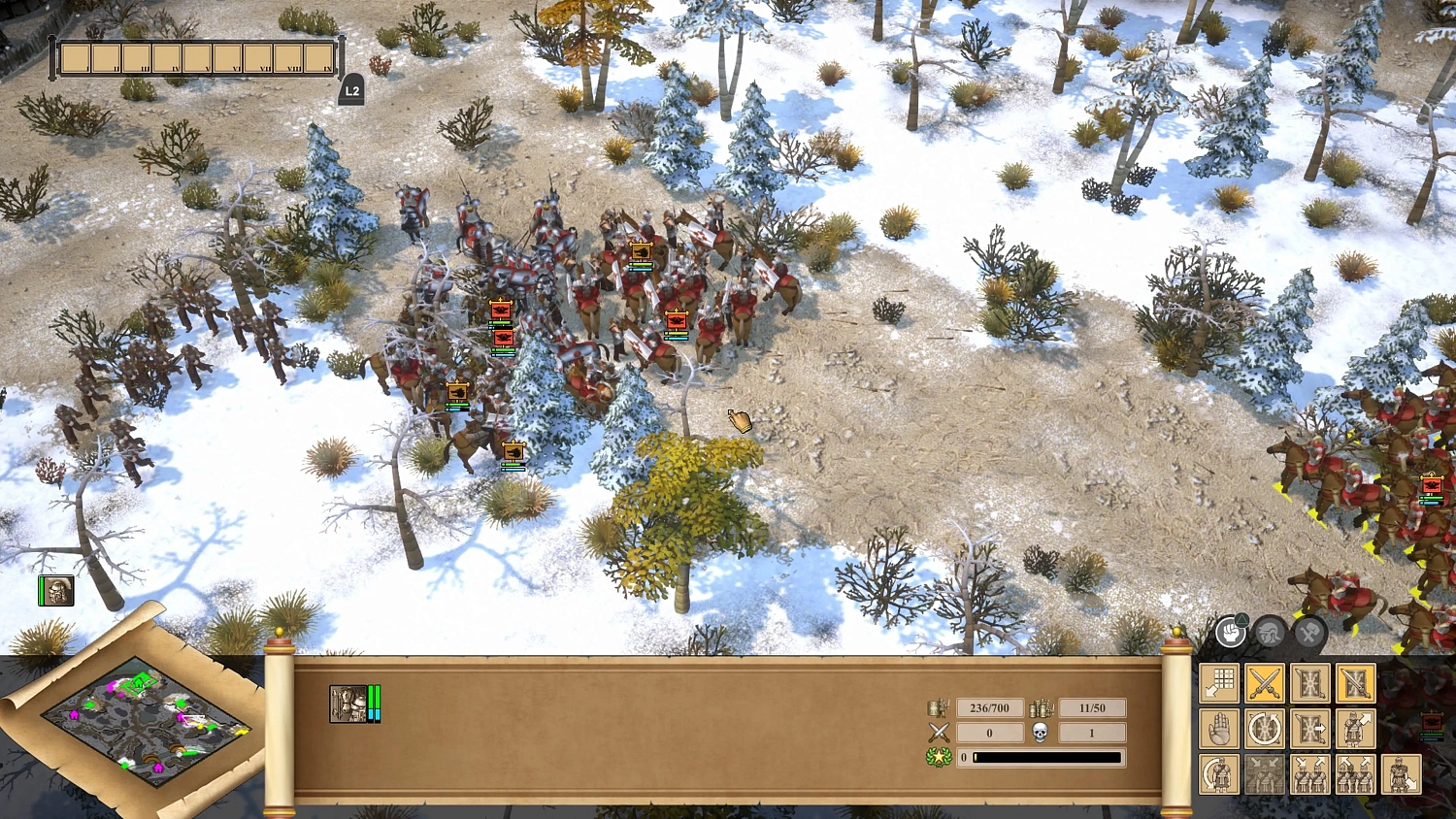
Task: Click the soldier with circular arrow turn icon
Action: [1219, 774]
